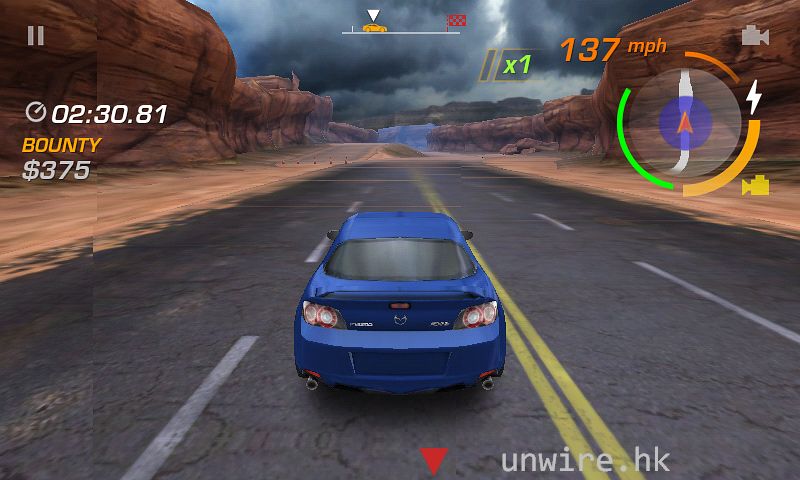
Task: Pause the race
Action: [36, 36]
